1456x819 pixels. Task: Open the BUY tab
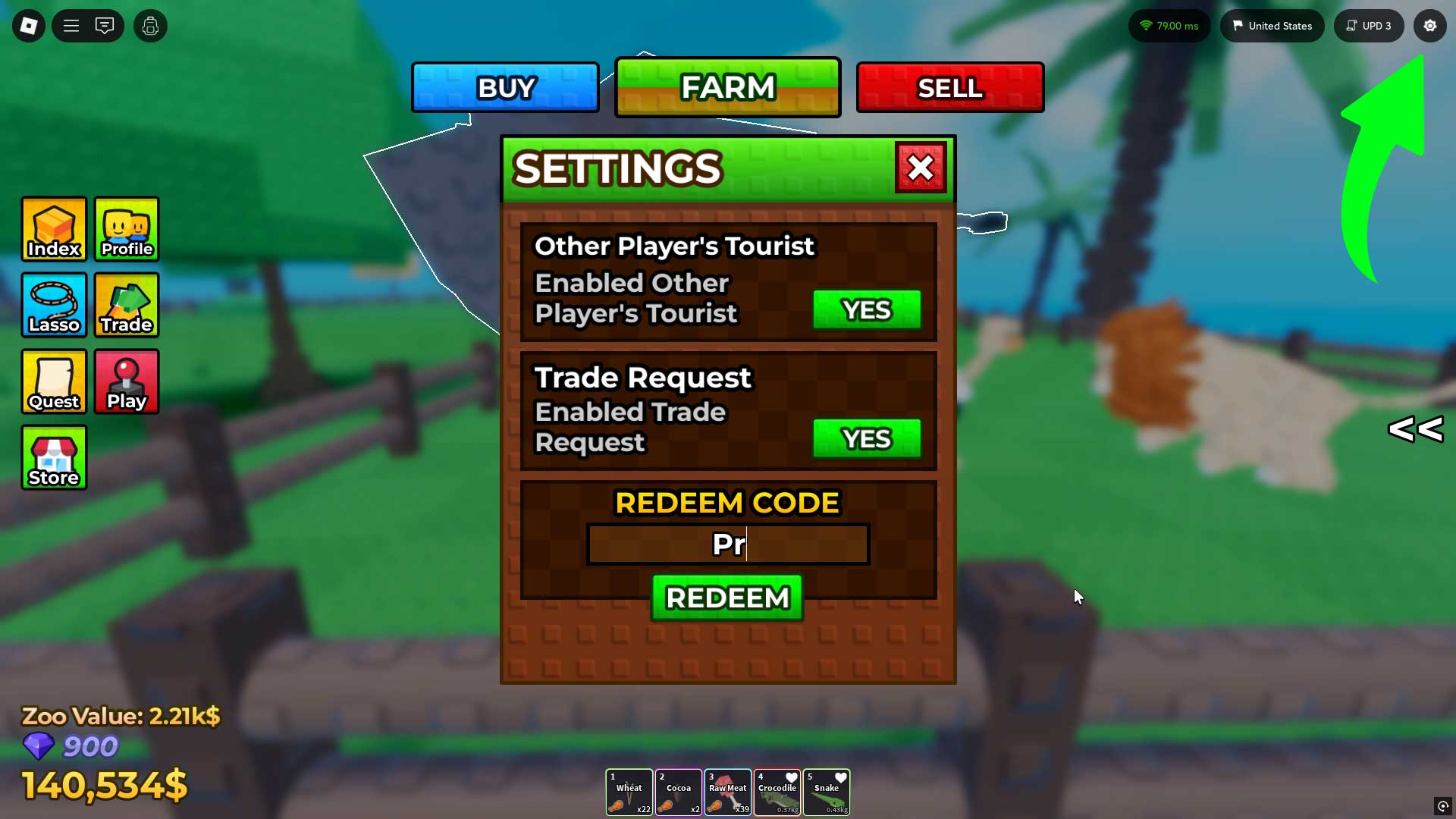[x=504, y=86]
